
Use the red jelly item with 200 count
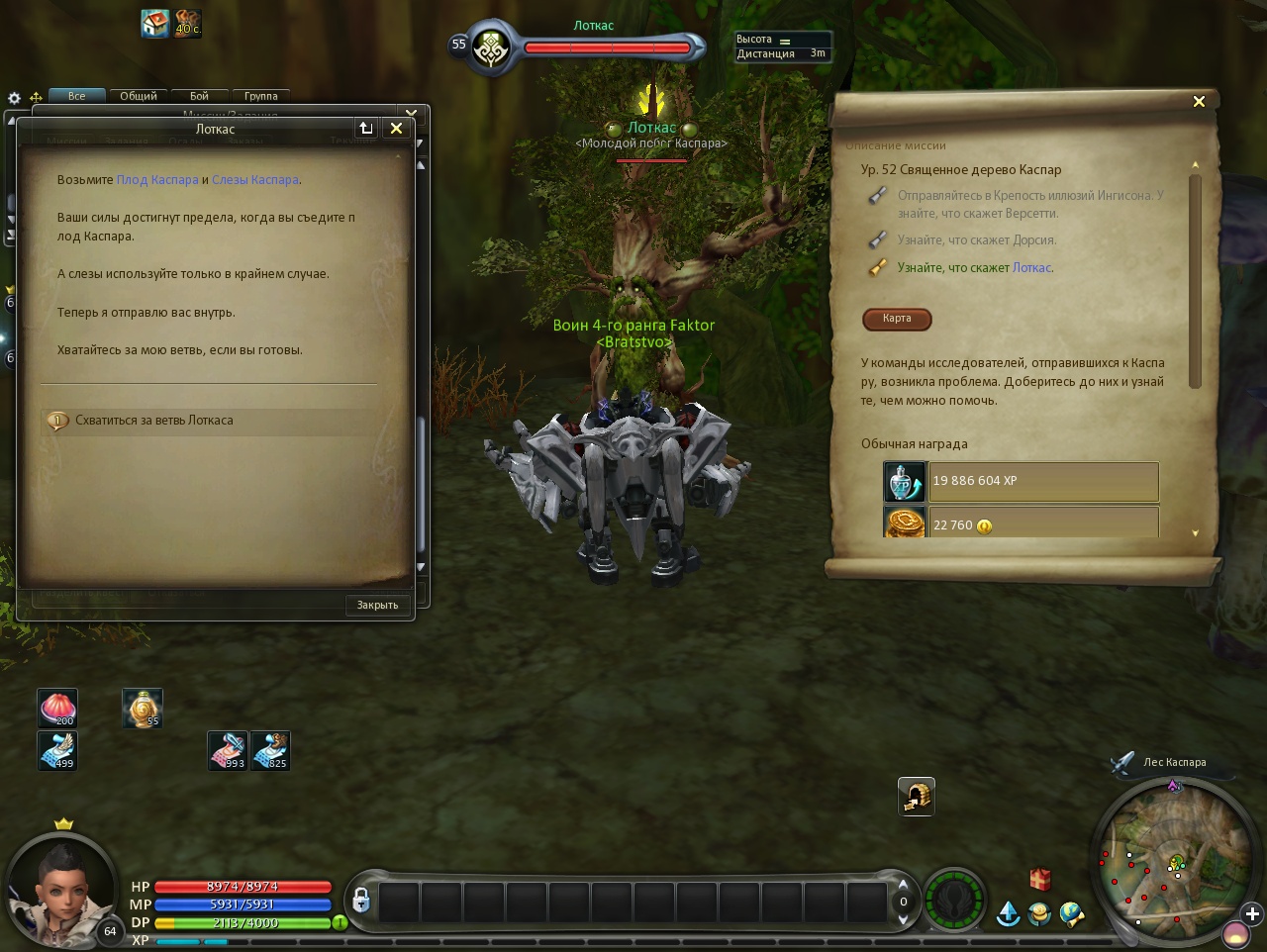57,709
